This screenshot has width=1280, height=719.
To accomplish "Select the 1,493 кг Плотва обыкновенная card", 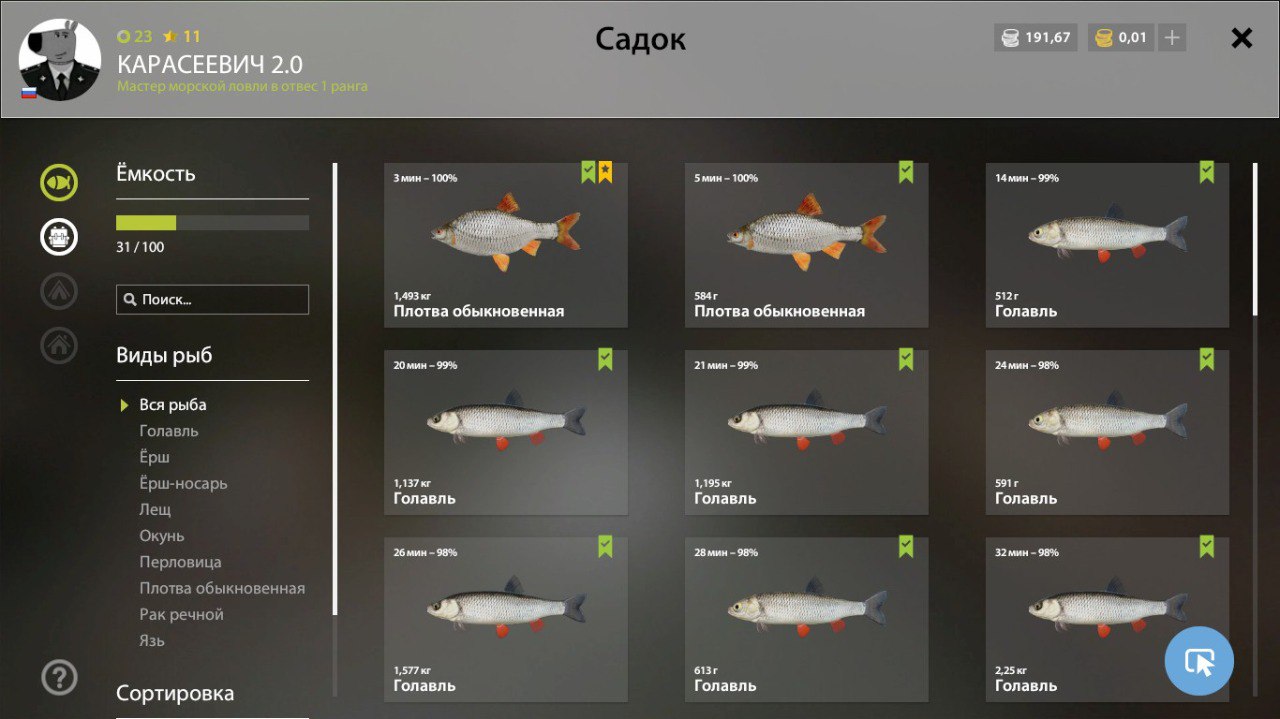I will 505,245.
